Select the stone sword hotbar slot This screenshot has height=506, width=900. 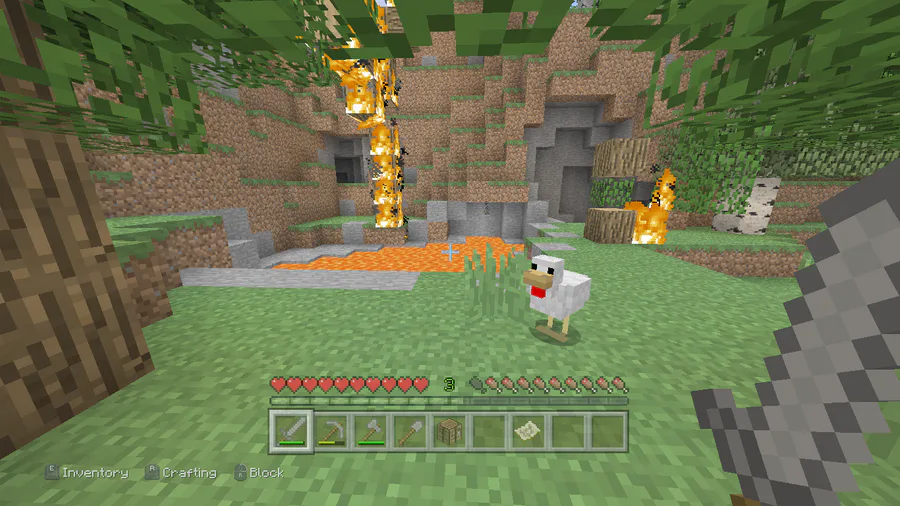click(290, 431)
